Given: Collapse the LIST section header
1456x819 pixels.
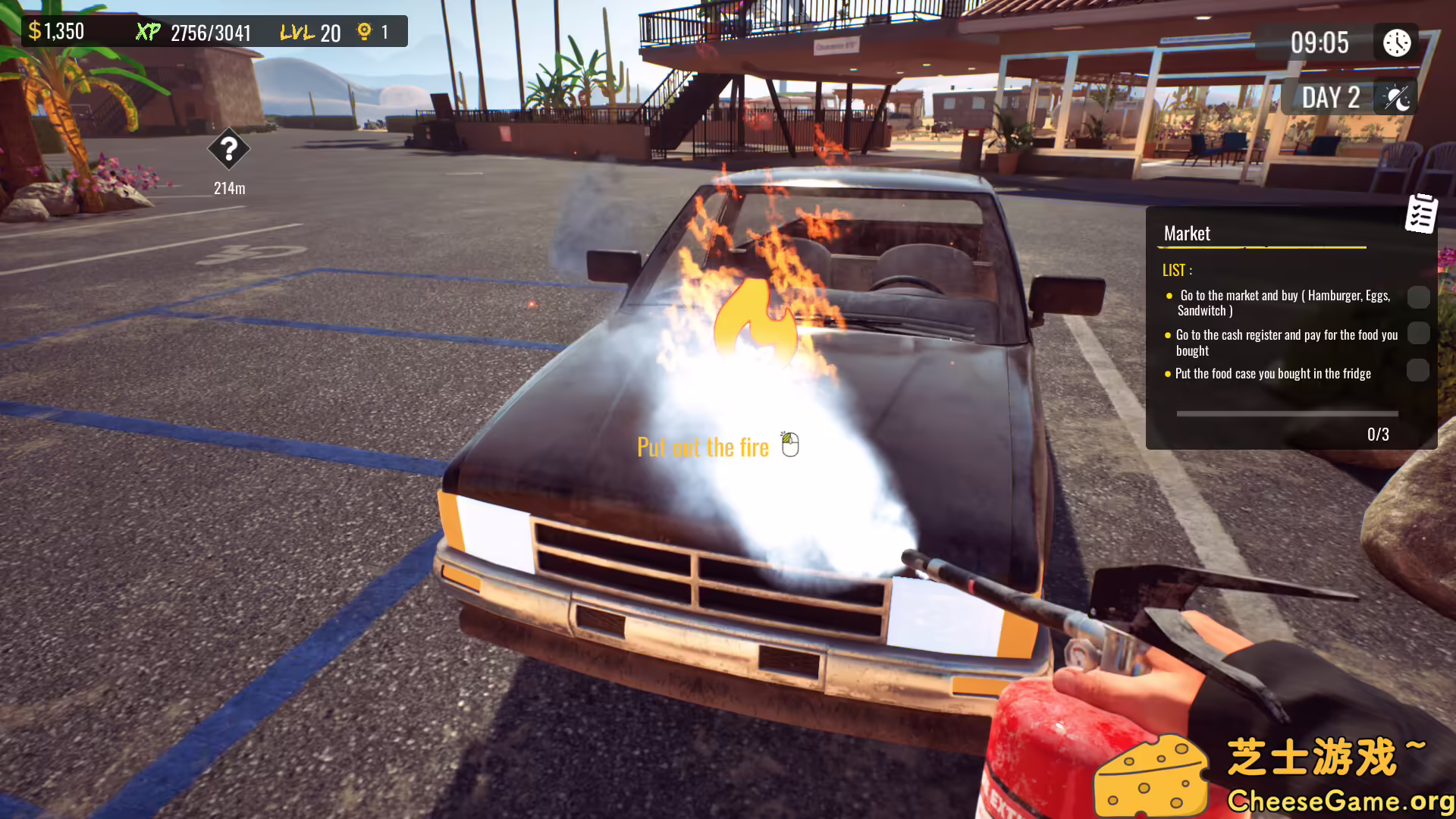Looking at the screenshot, I should [x=1178, y=270].
